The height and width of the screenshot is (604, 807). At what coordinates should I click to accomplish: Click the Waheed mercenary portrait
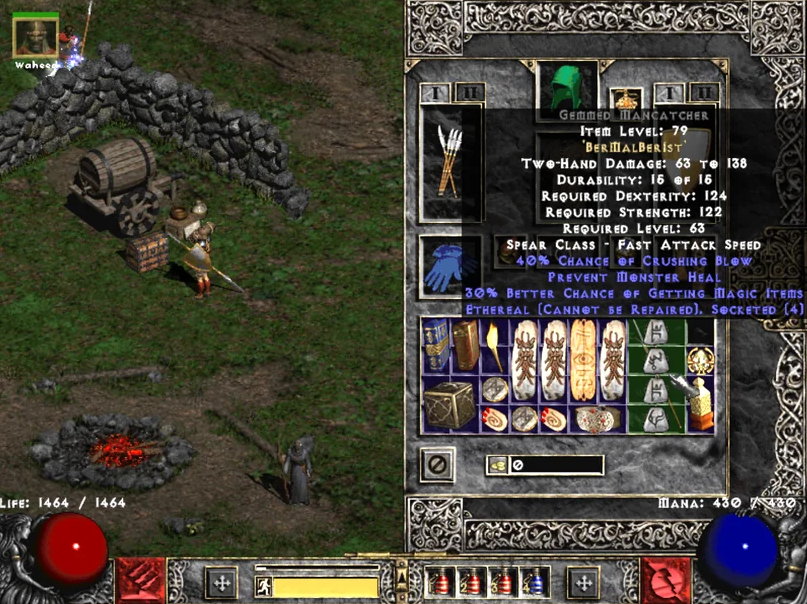coord(35,37)
